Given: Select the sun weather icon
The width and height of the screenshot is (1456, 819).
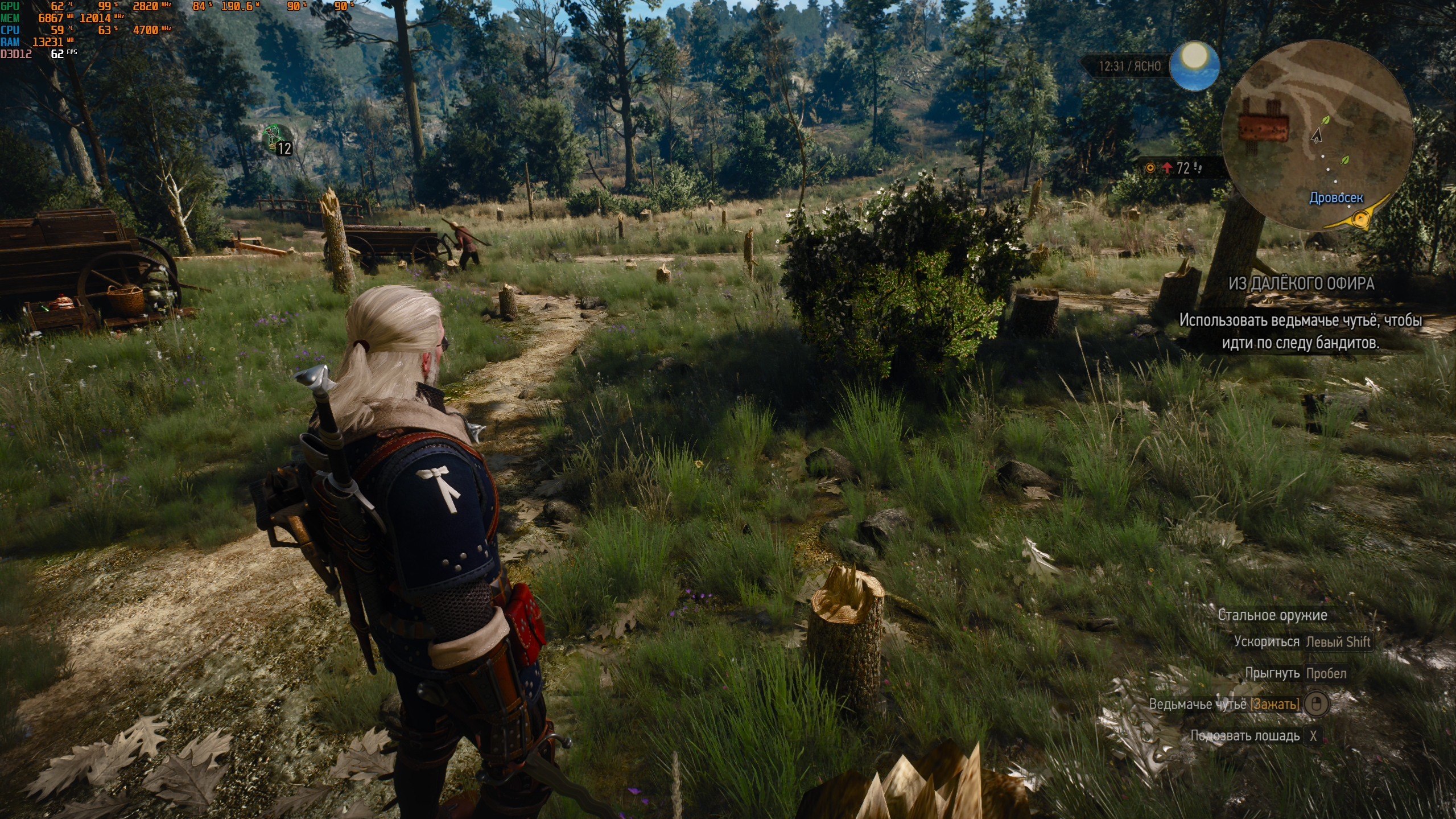Looking at the screenshot, I should (x=1194, y=65).
